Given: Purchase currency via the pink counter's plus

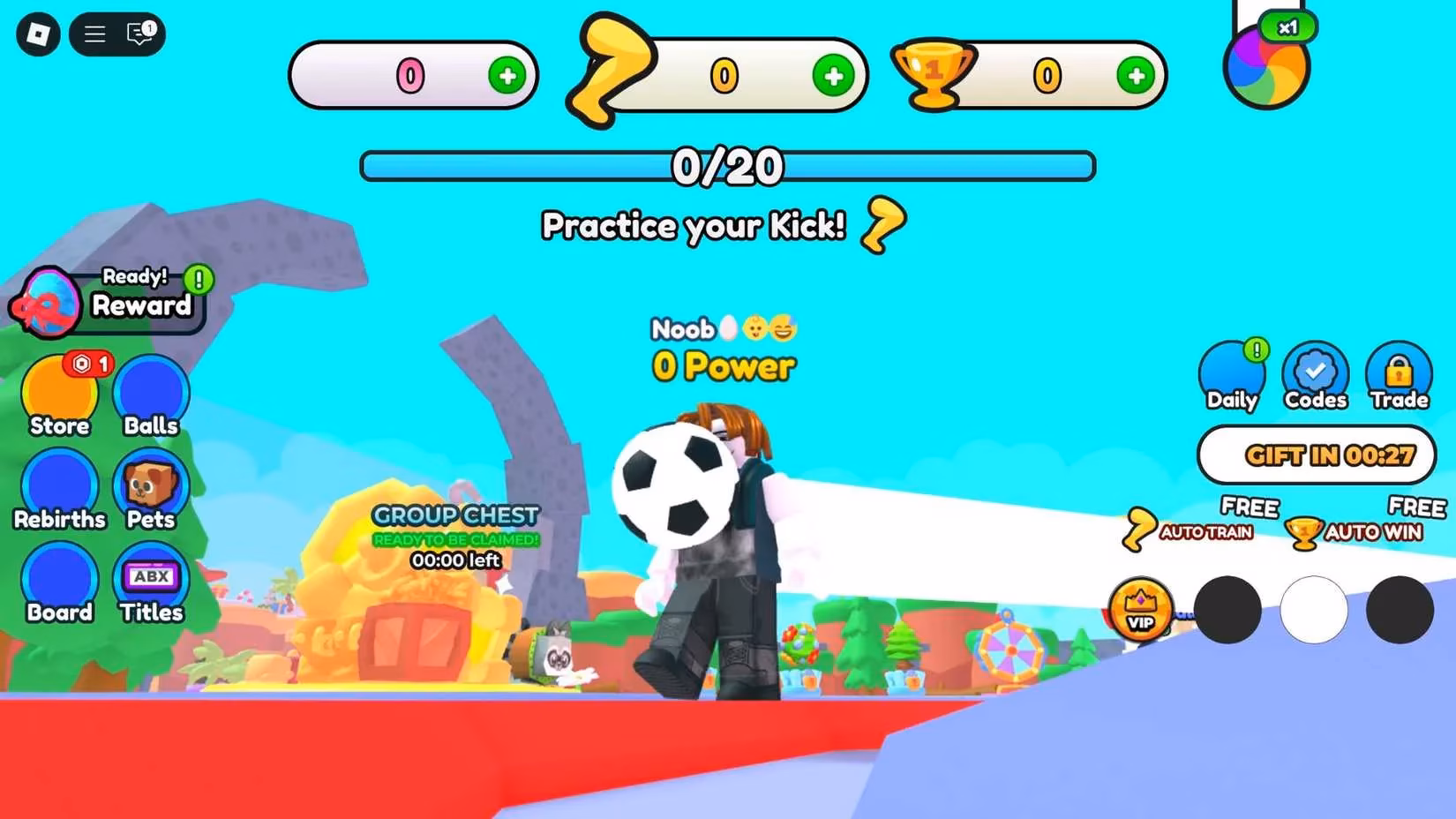Looking at the screenshot, I should click(506, 77).
